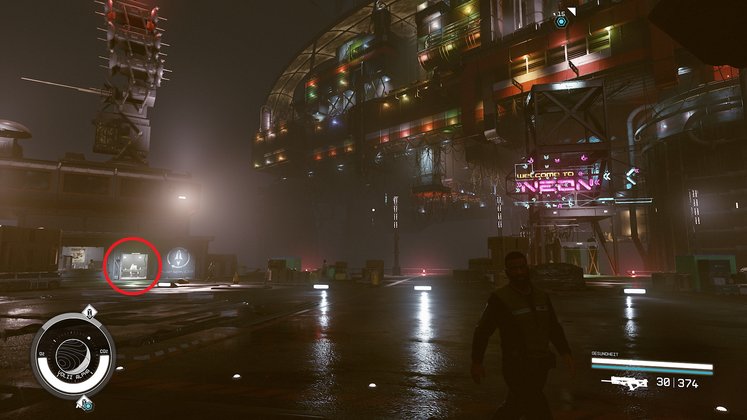Open the circular planet compass scanner
Viewport: 747px width, 420px height.
72,355
